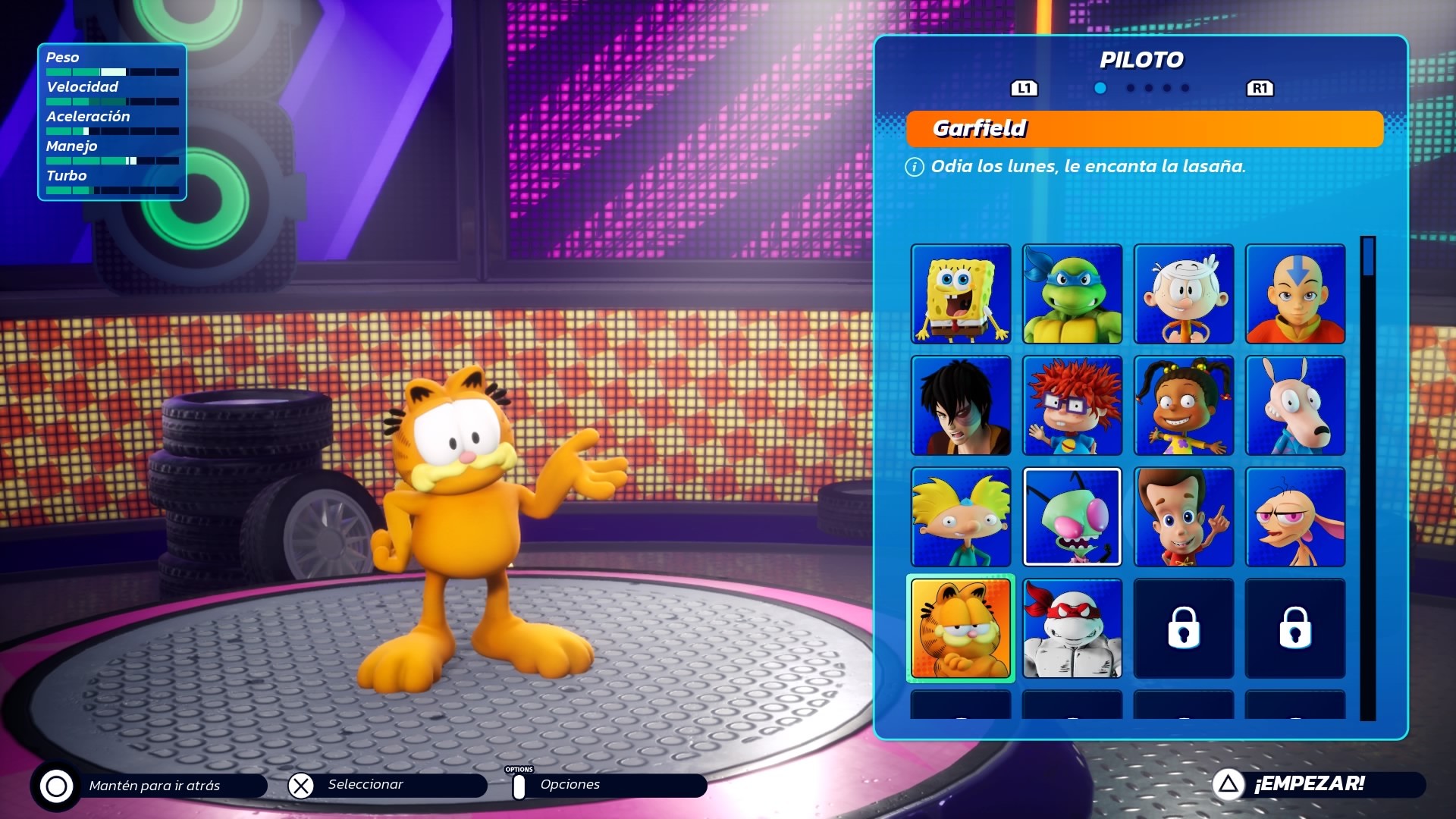The image size is (1456, 819).
Task: Choose Rocko as your racer
Action: coord(1294,406)
